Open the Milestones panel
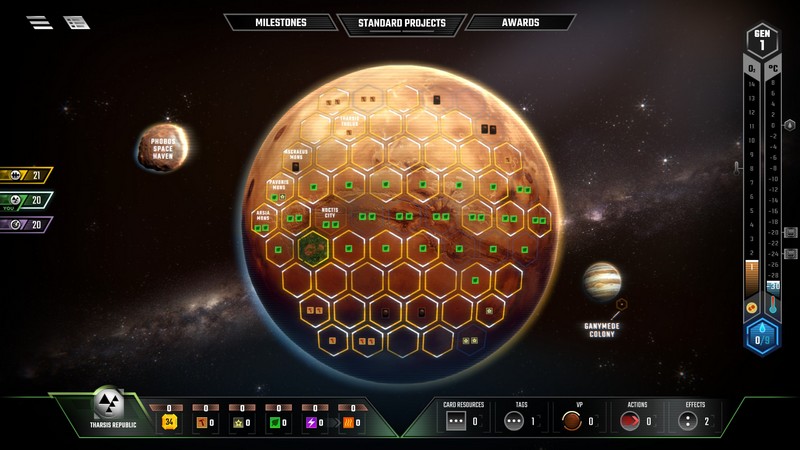Image resolution: width=800 pixels, height=450 pixels. tap(279, 22)
